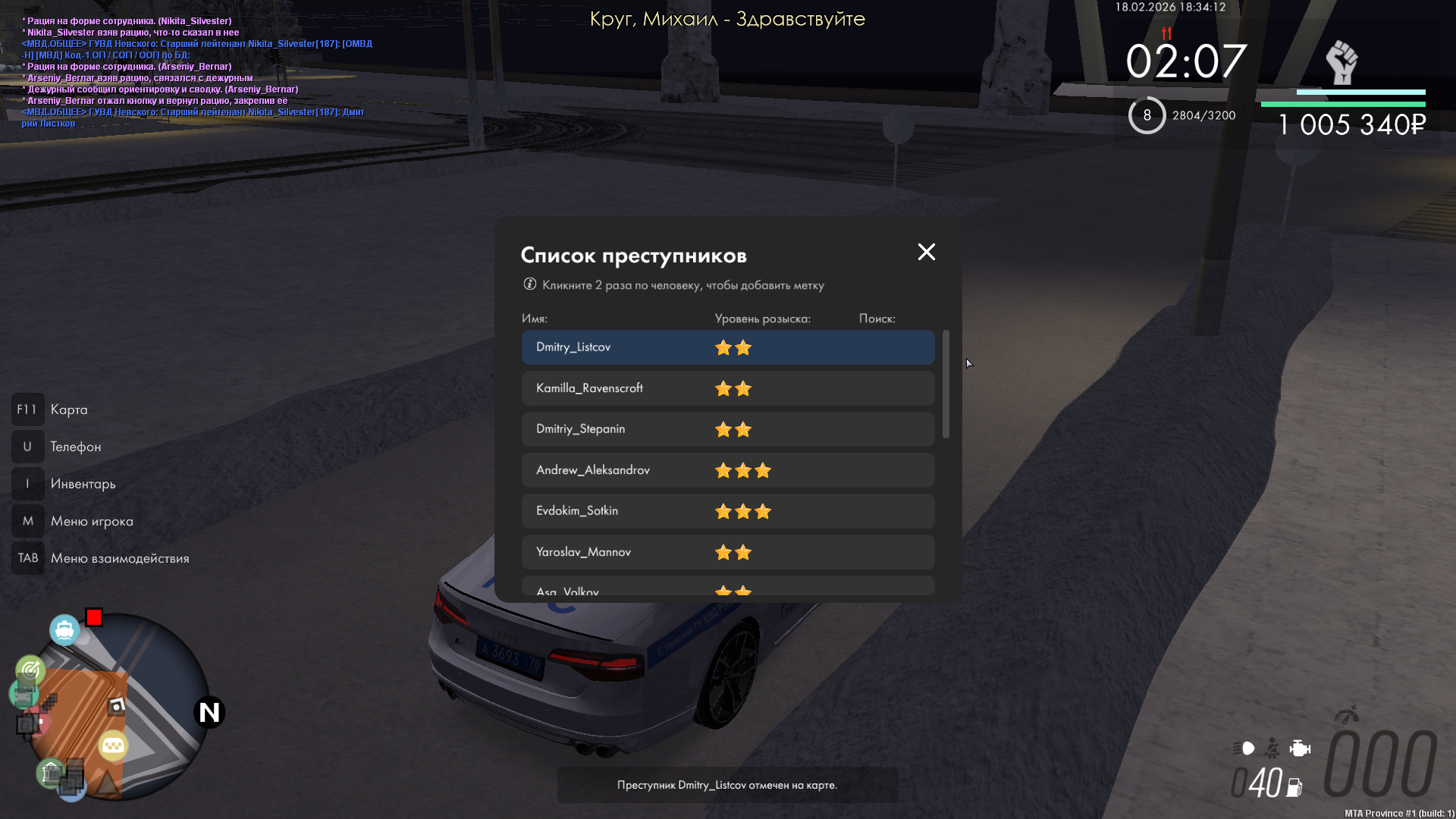
Task: Pick the Andrew_Aleksandrov criminal entry
Action: (x=726, y=470)
